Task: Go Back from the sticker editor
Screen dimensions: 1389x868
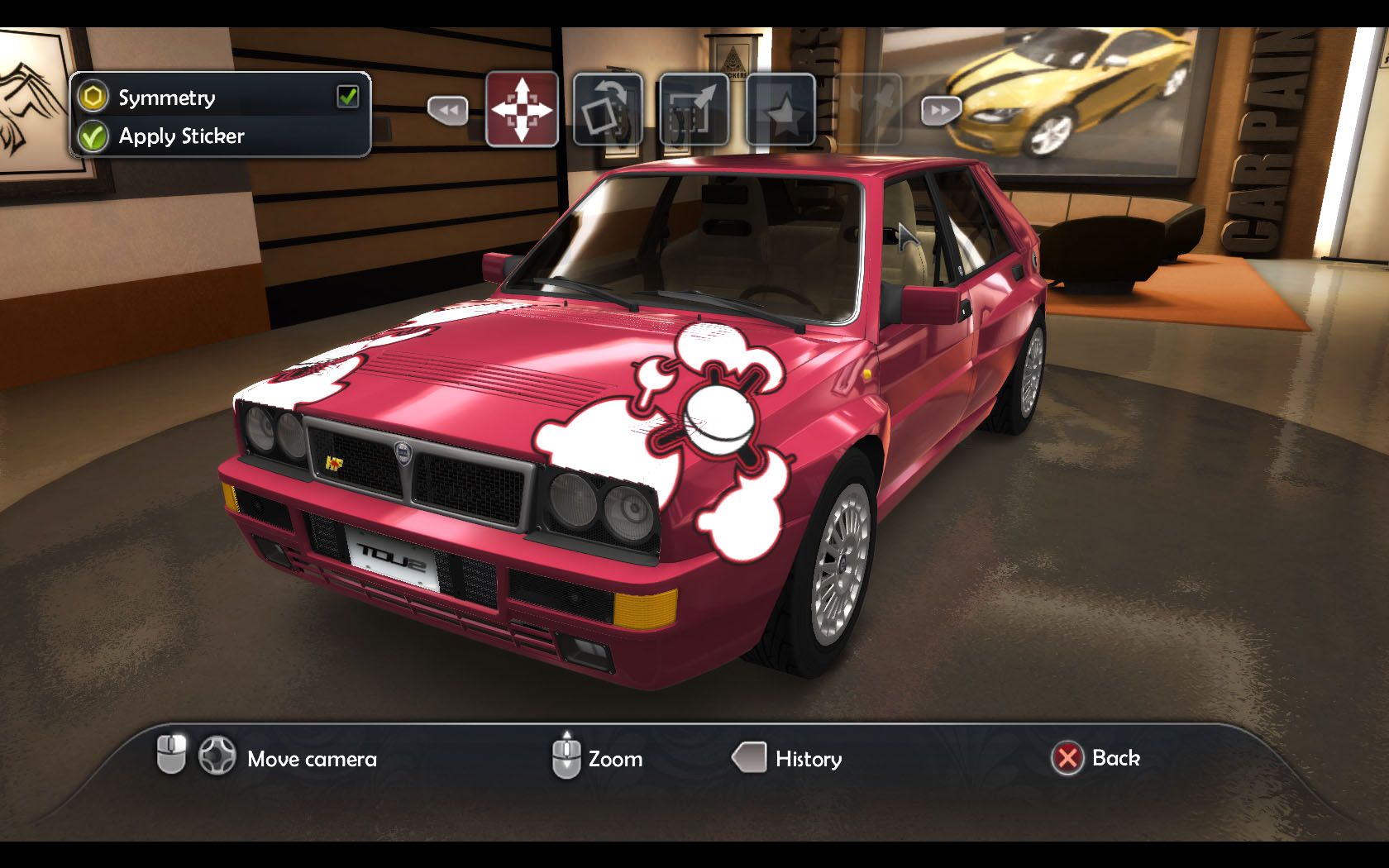Action: (1096, 758)
